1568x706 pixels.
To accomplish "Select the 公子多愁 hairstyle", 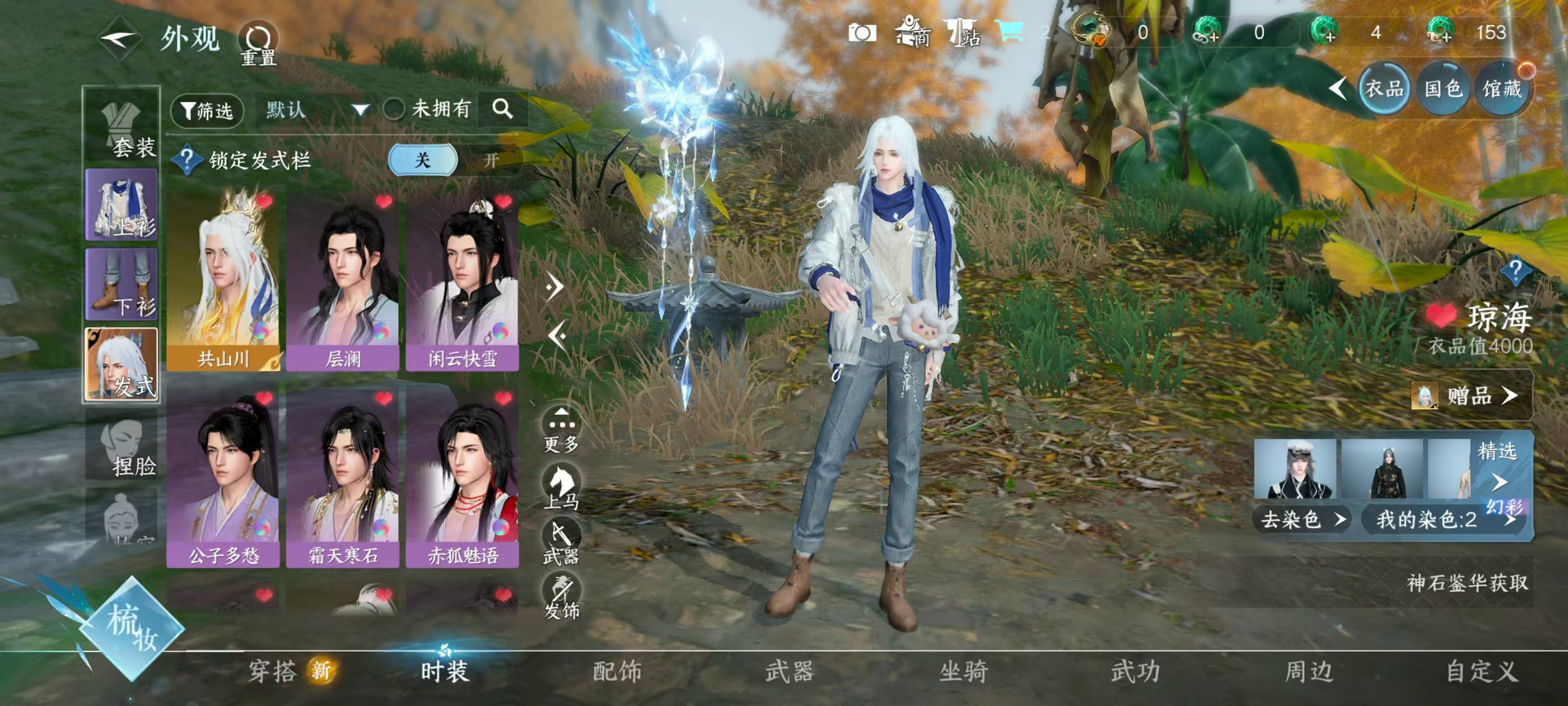I will 223,479.
